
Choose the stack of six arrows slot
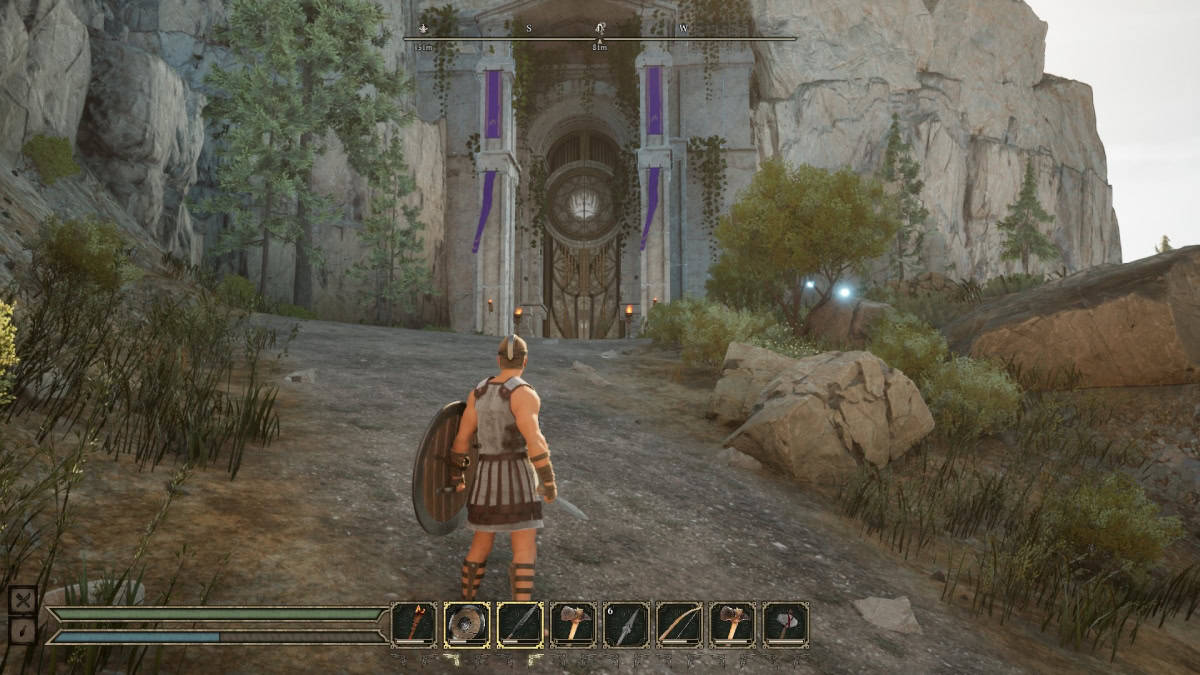(626, 624)
